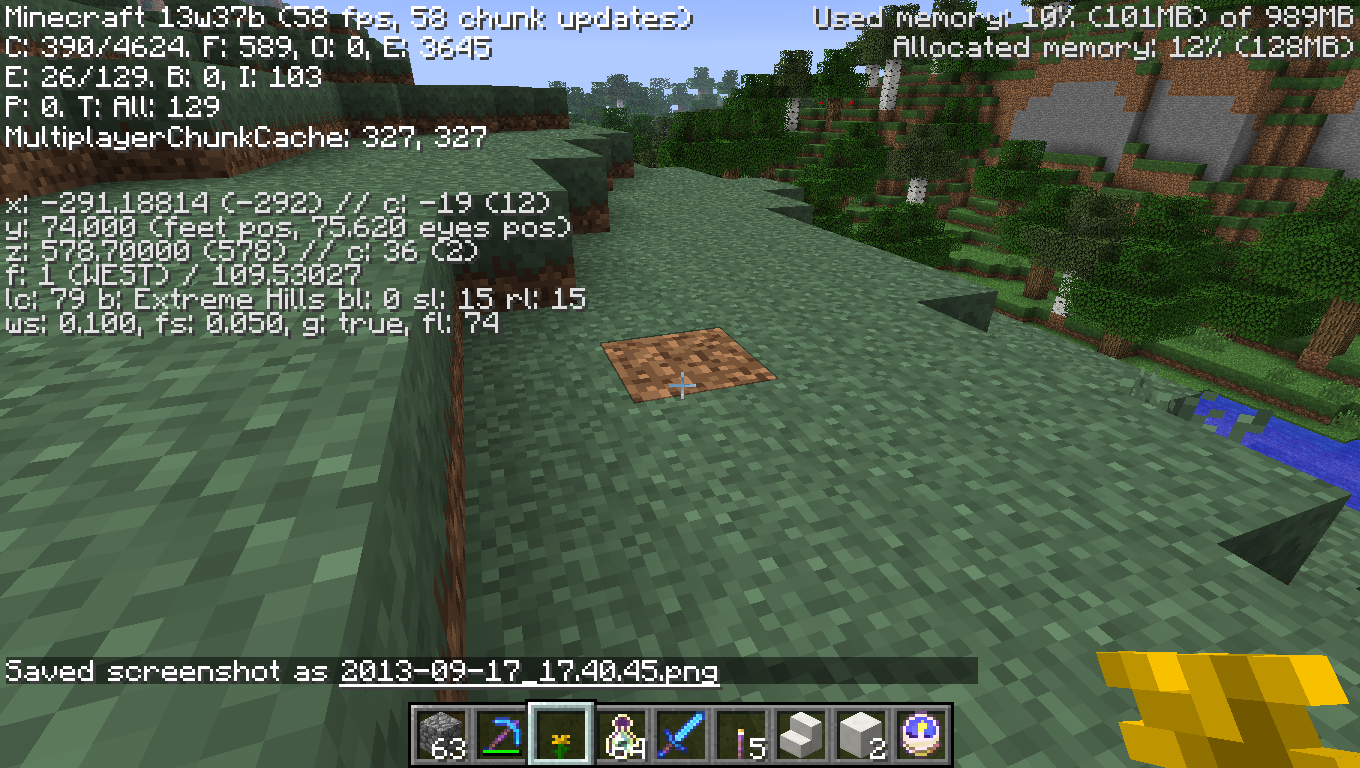Select the potion bottle in hotbar
Viewport: 1360px width, 768px height.
(620, 735)
